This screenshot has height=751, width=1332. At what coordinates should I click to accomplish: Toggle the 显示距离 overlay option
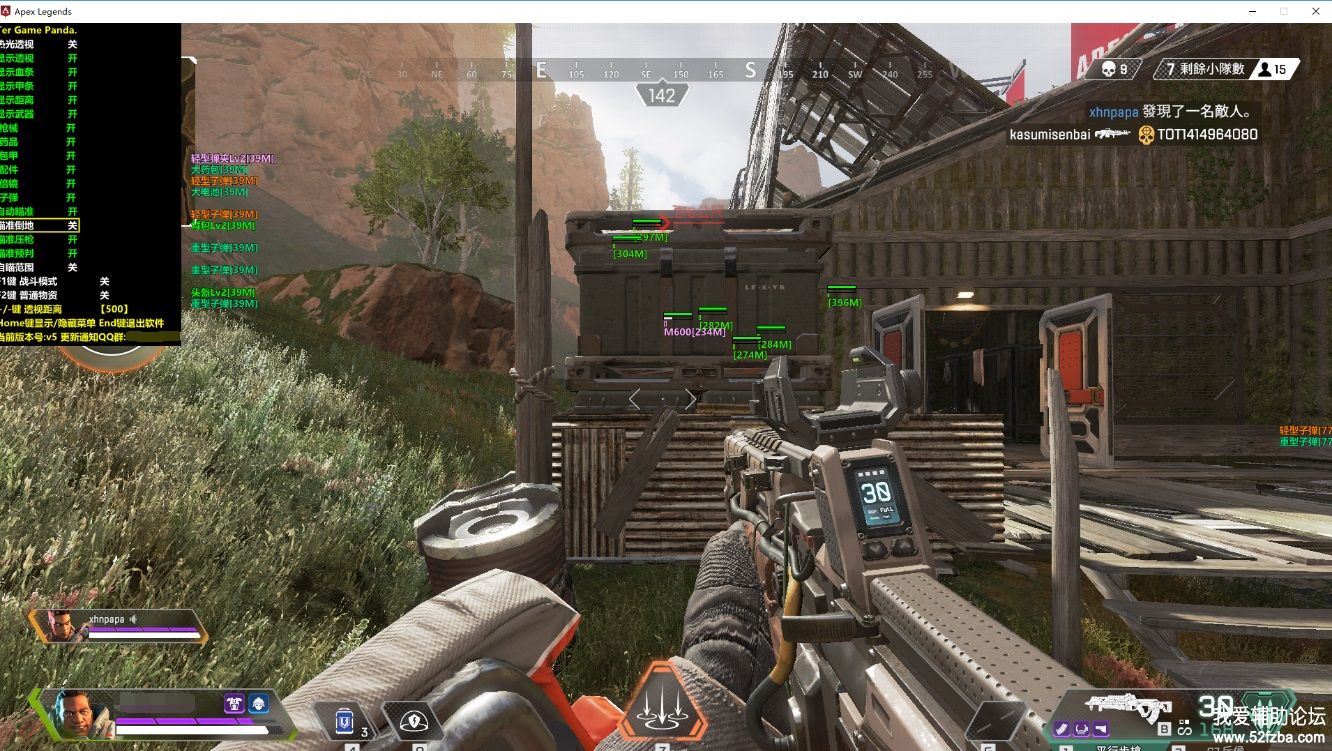click(x=40, y=100)
